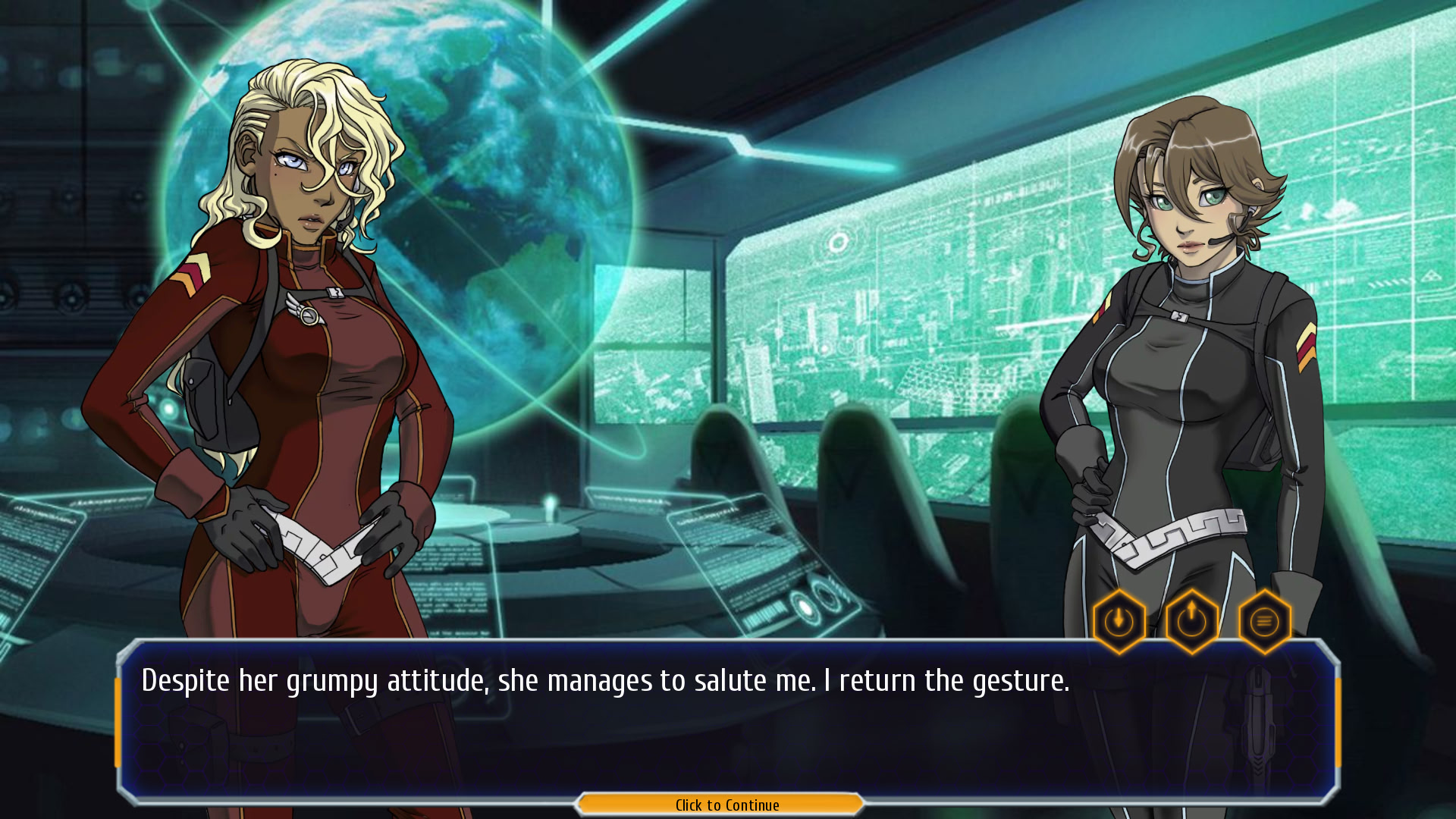Load a save with the up-arrow hexagon icon
1456x819 pixels.
click(x=1191, y=620)
